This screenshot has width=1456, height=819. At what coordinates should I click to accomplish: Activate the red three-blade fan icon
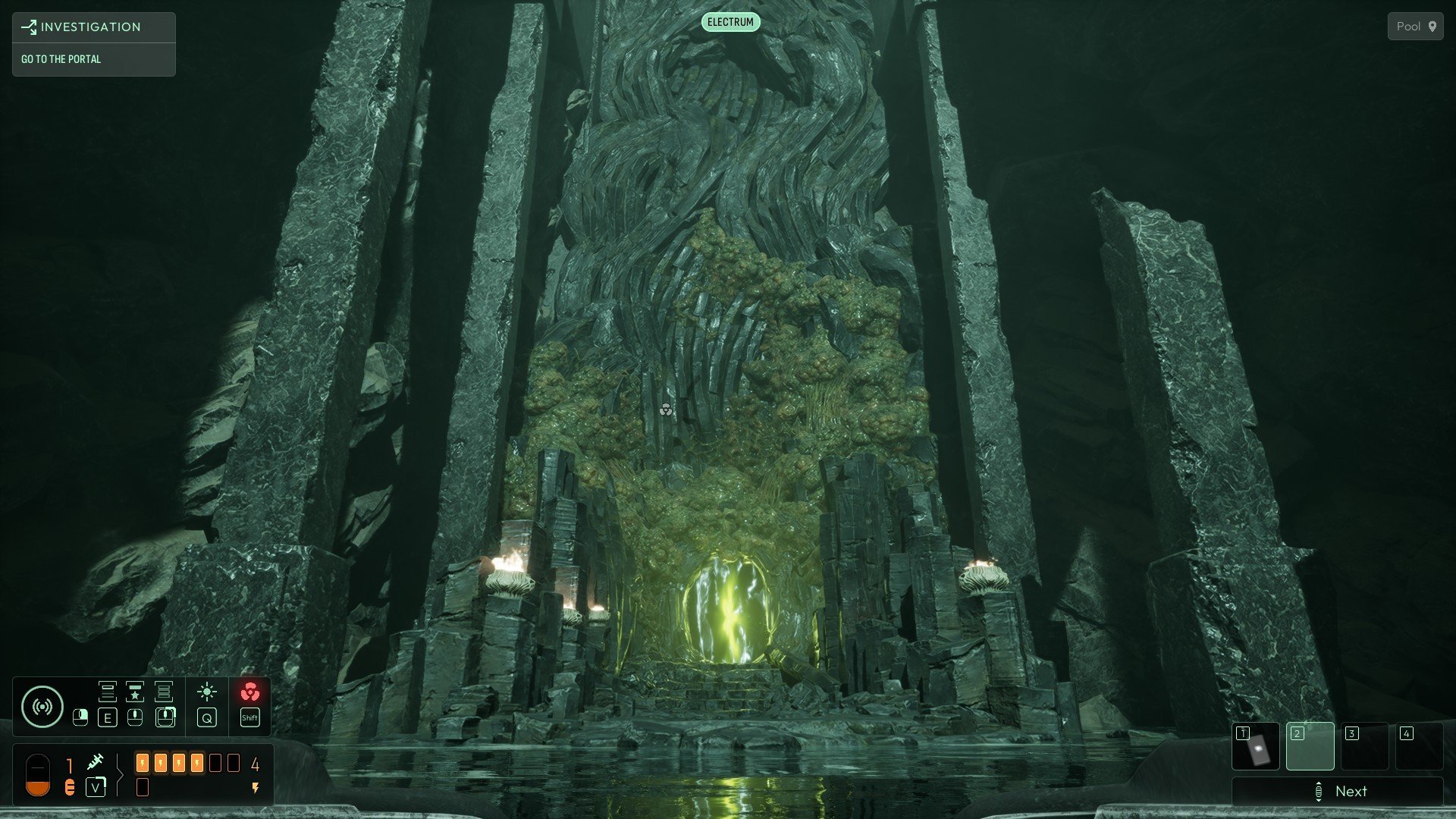(249, 692)
